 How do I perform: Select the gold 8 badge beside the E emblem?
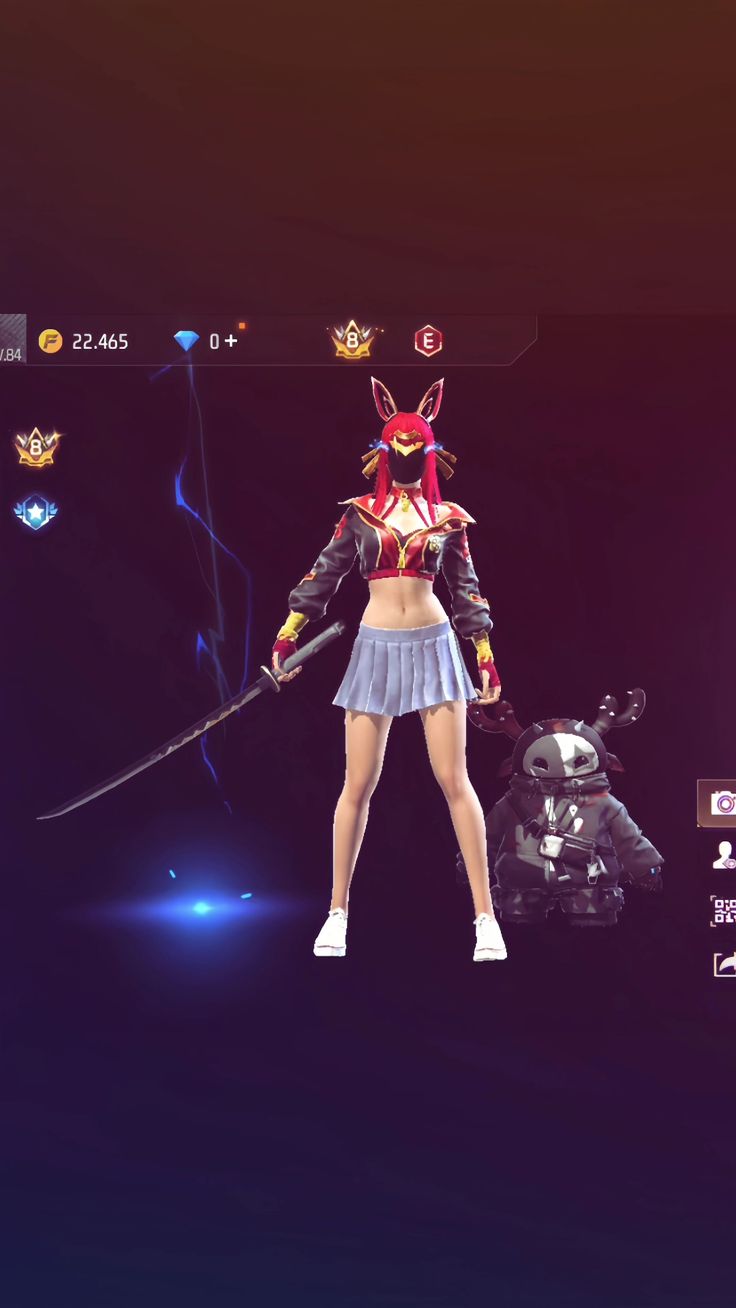[352, 340]
